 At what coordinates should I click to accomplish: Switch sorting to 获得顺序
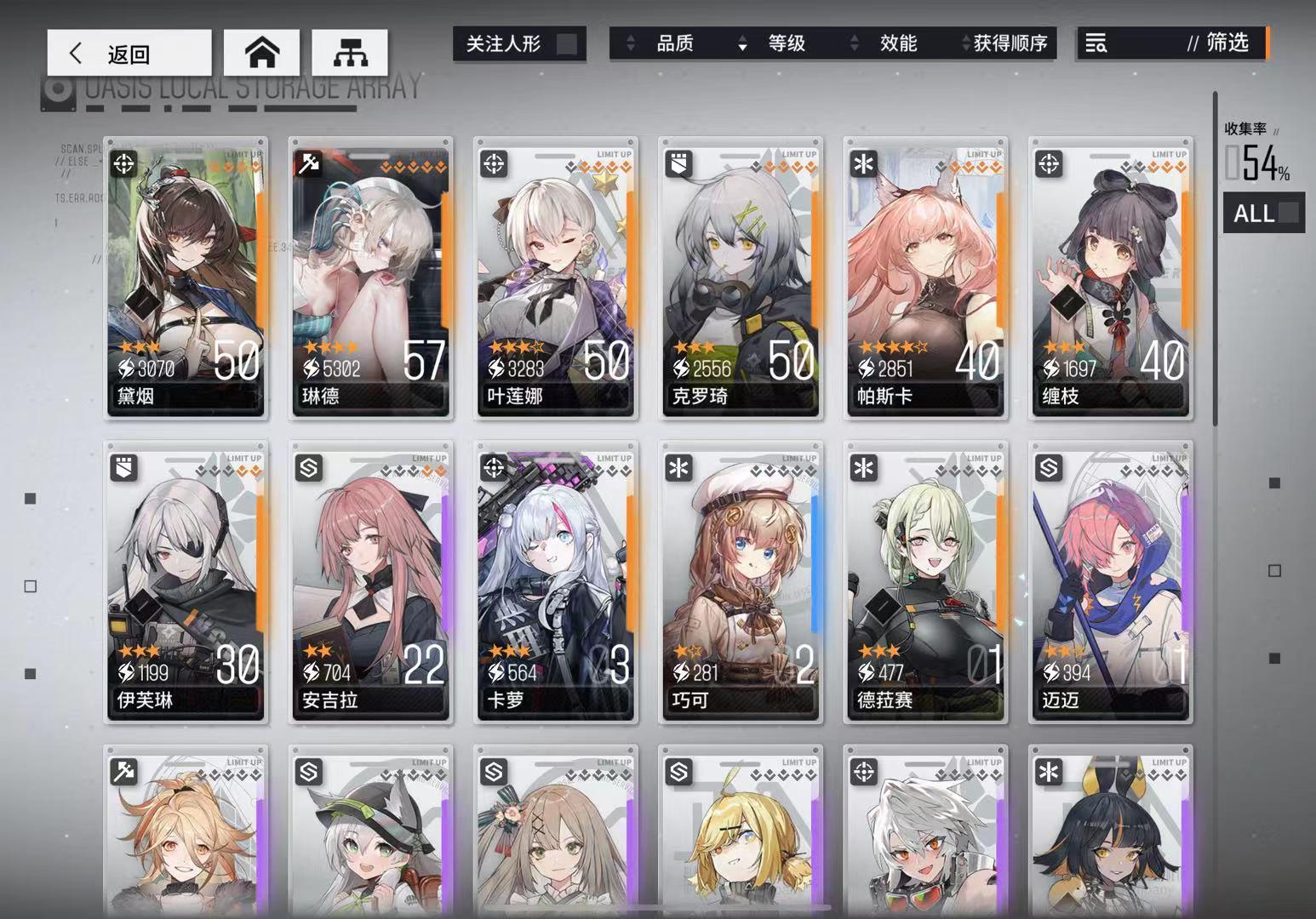[1010, 44]
